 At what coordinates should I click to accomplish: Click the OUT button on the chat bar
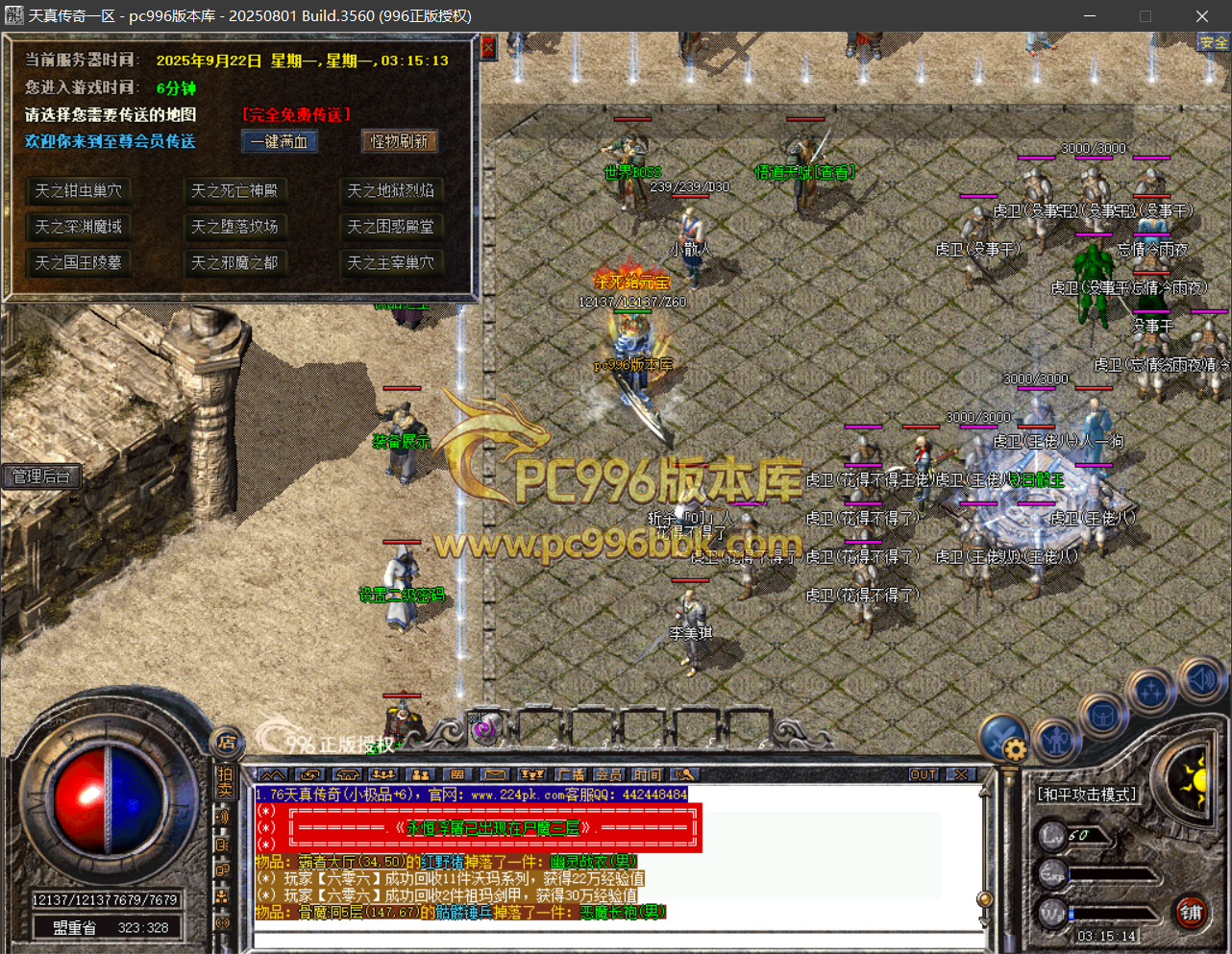923,774
